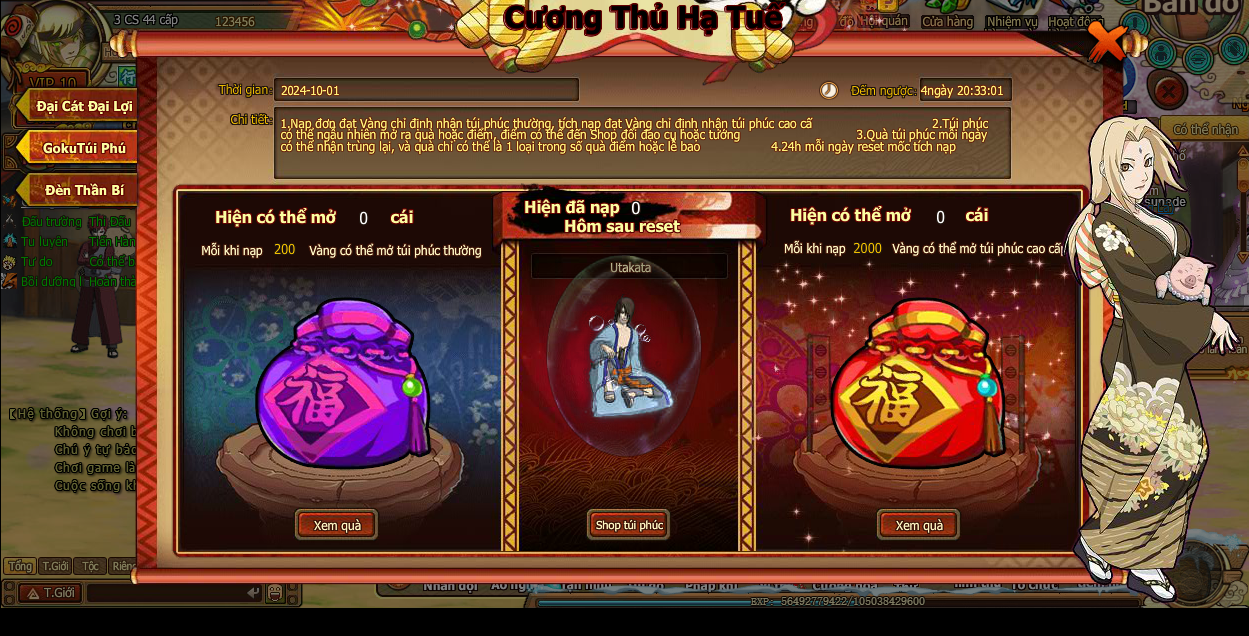
Task: Open the Đèn Thần Bí tab
Action: tap(83, 190)
